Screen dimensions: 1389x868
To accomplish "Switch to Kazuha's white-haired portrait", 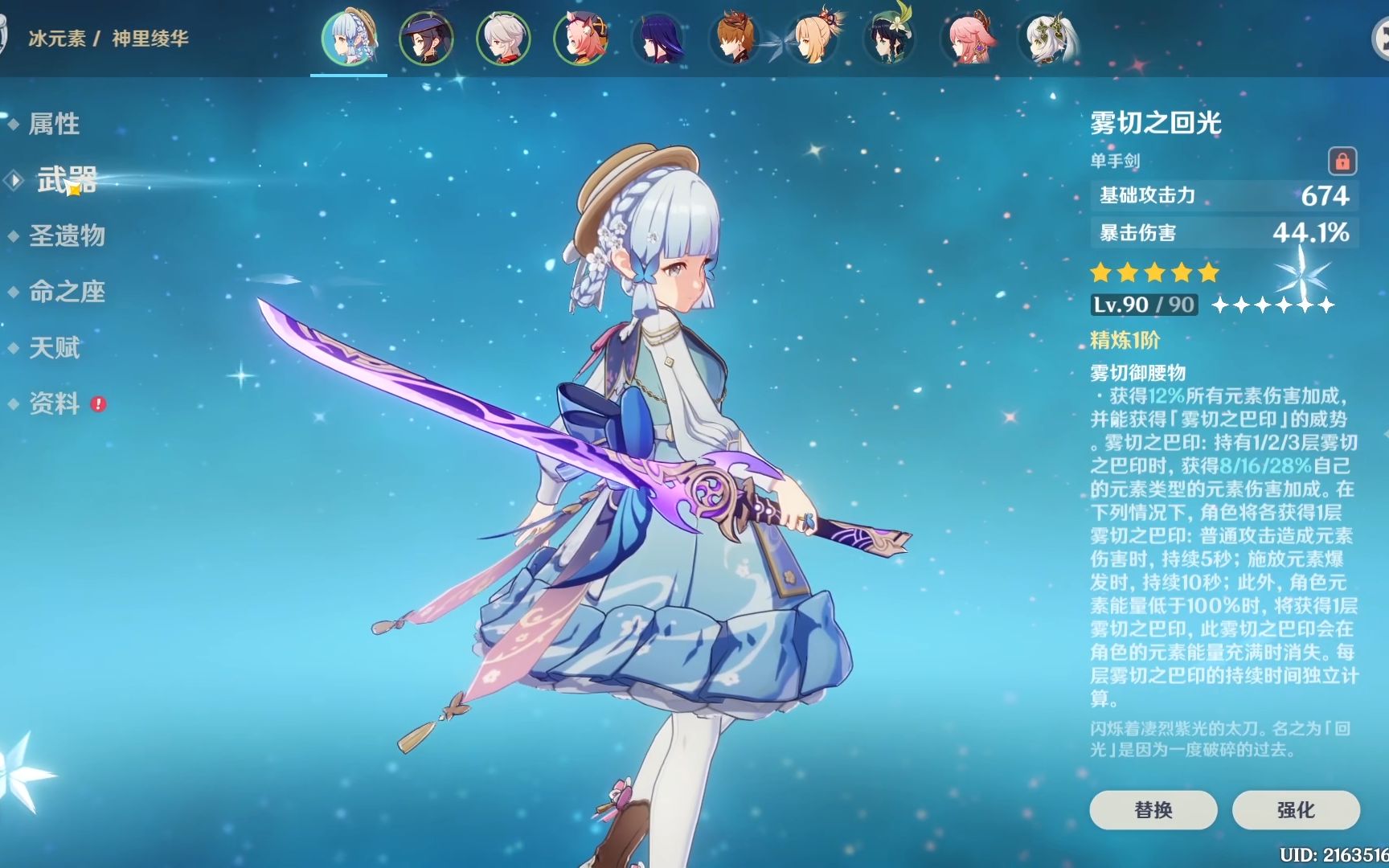I will 503,38.
